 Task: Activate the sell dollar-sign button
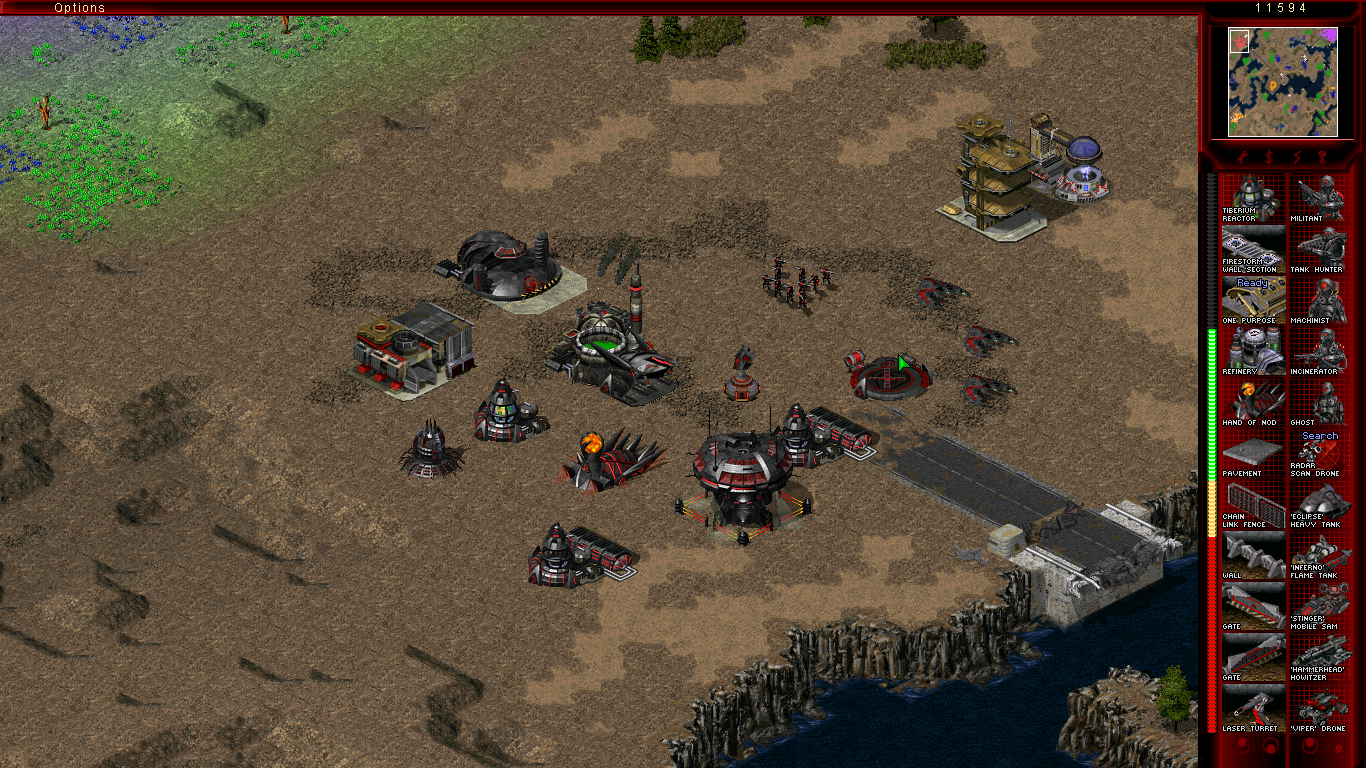(x=1268, y=157)
